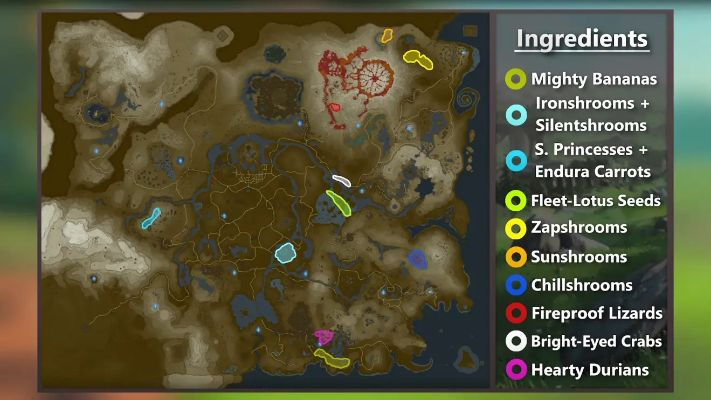Viewport: 711px width, 400px height.
Task: Click the green Fleet-Lotus Seeds map marker
Action: [x=339, y=203]
